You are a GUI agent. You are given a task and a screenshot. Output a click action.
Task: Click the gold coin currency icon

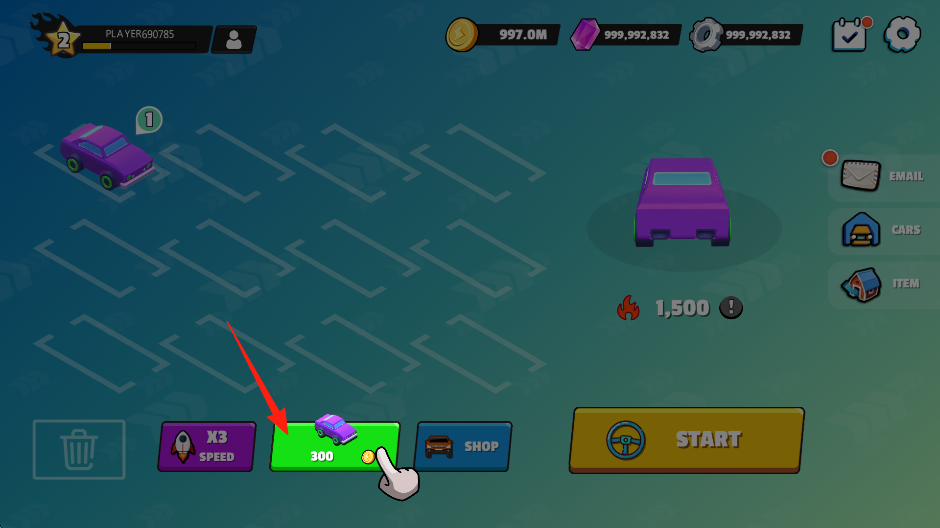tap(463, 34)
